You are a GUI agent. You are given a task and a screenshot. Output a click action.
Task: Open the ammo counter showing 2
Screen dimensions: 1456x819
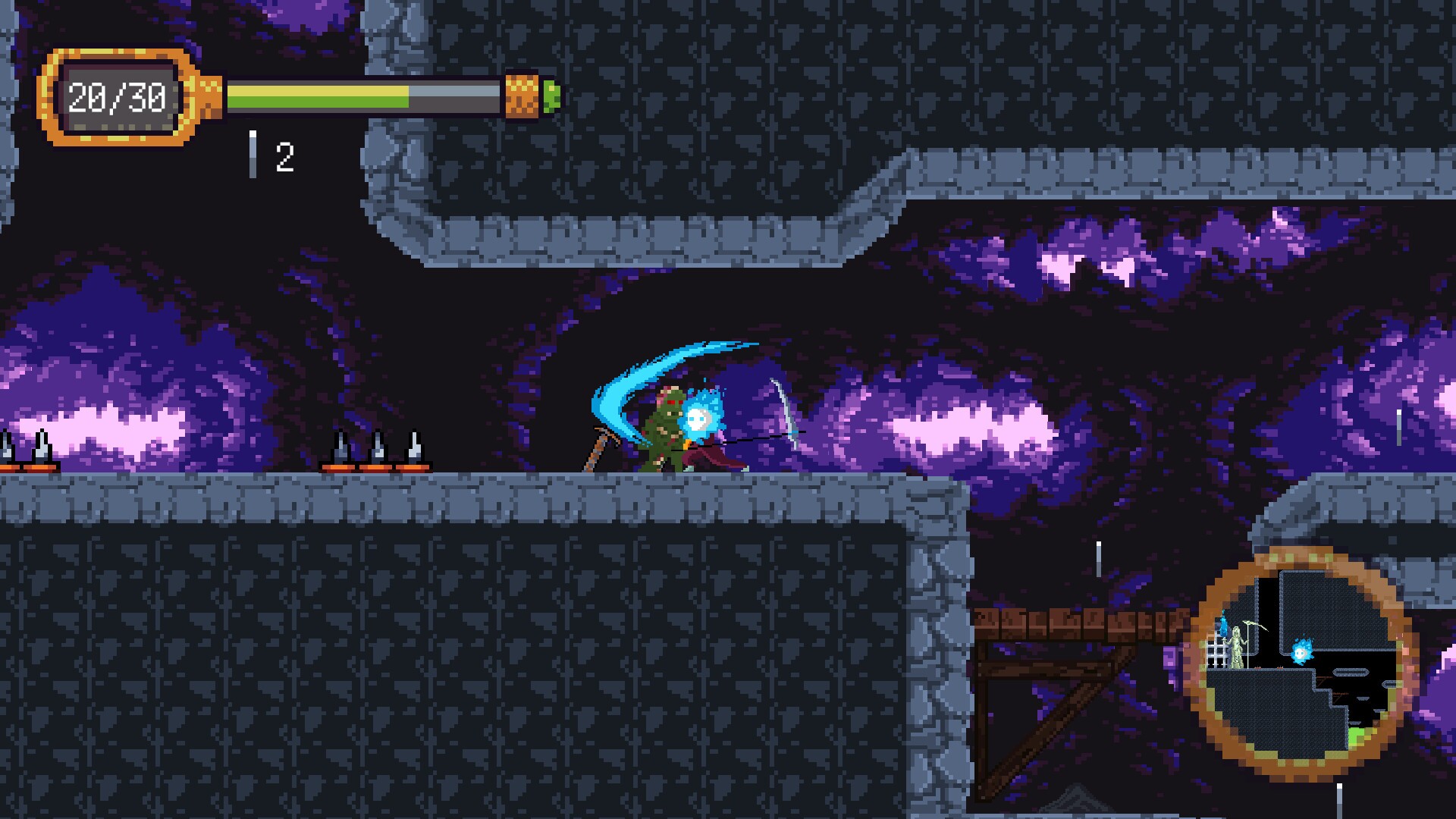pyautogui.click(x=284, y=155)
